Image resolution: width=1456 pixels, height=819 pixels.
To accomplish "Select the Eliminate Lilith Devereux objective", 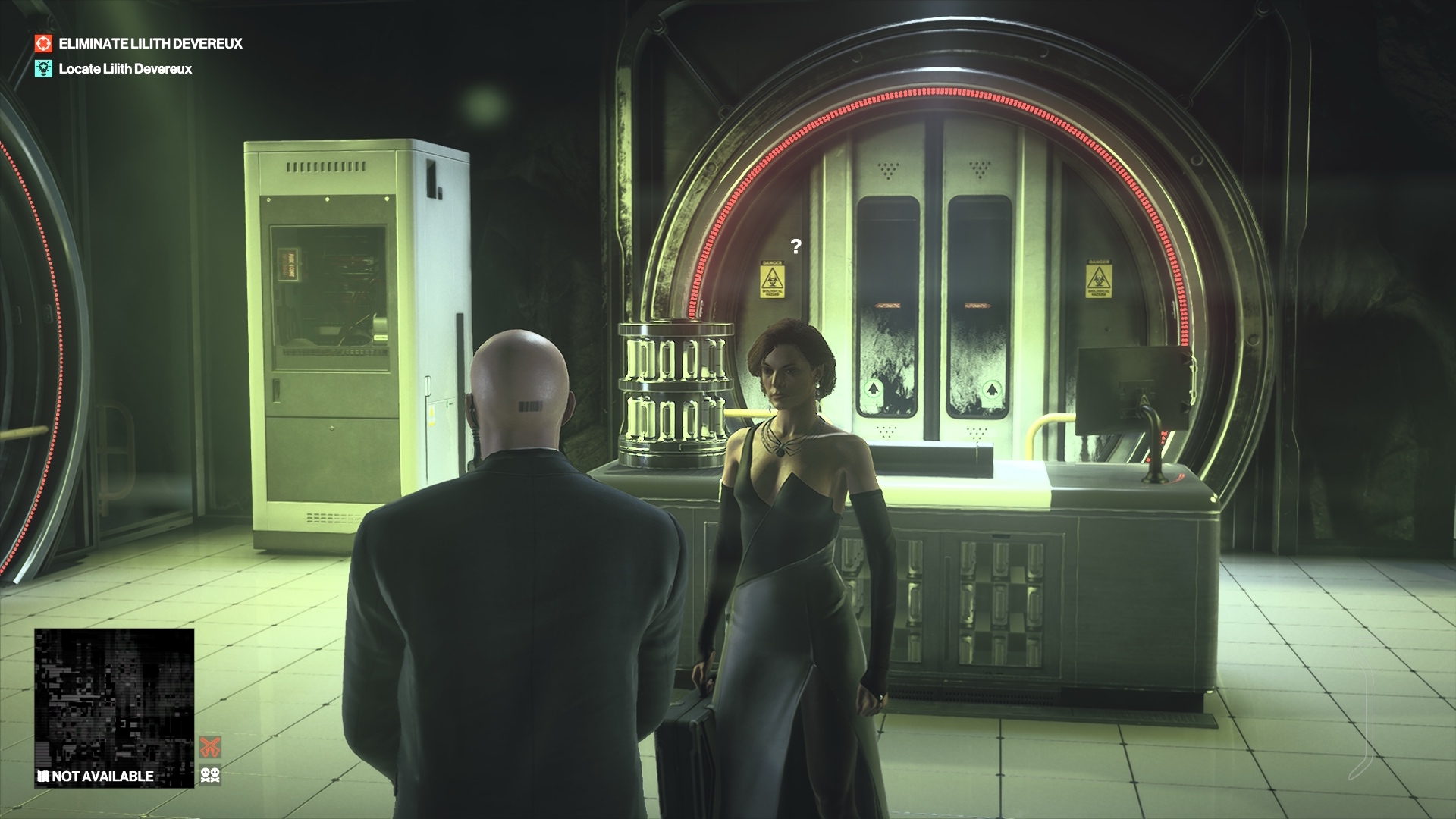I will tap(150, 44).
